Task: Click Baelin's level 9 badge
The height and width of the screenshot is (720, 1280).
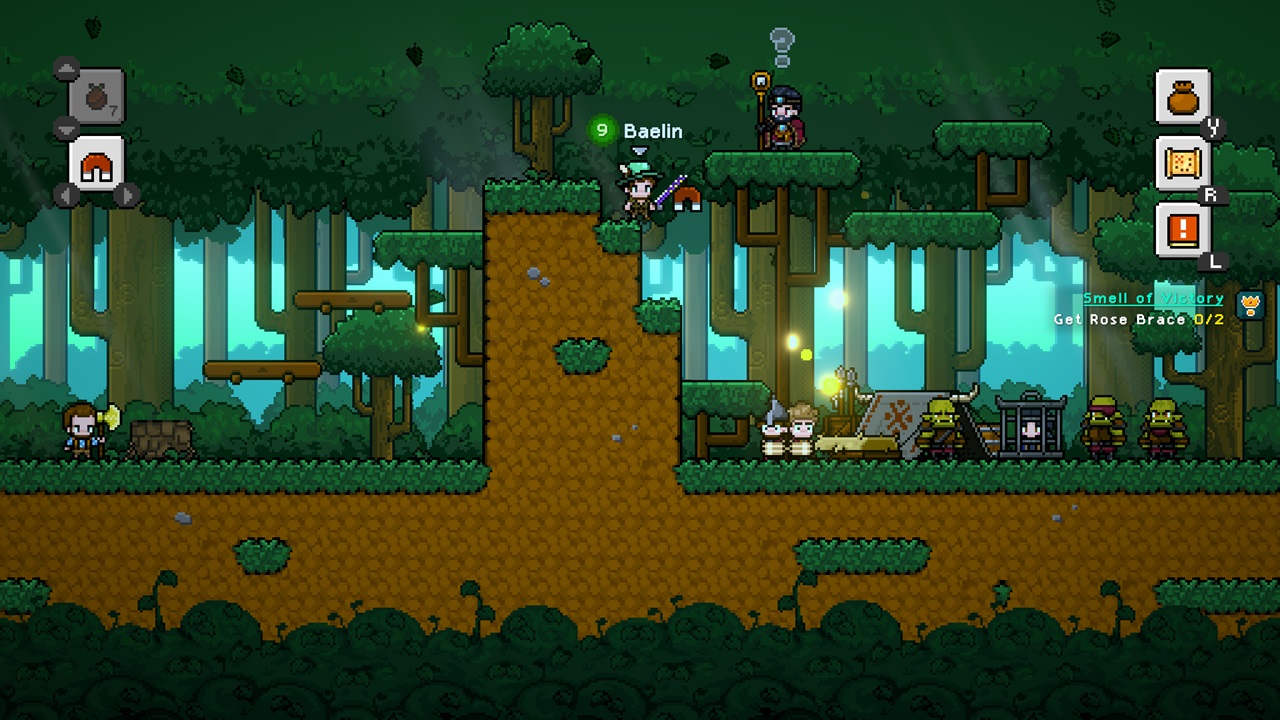Action: coord(601,130)
